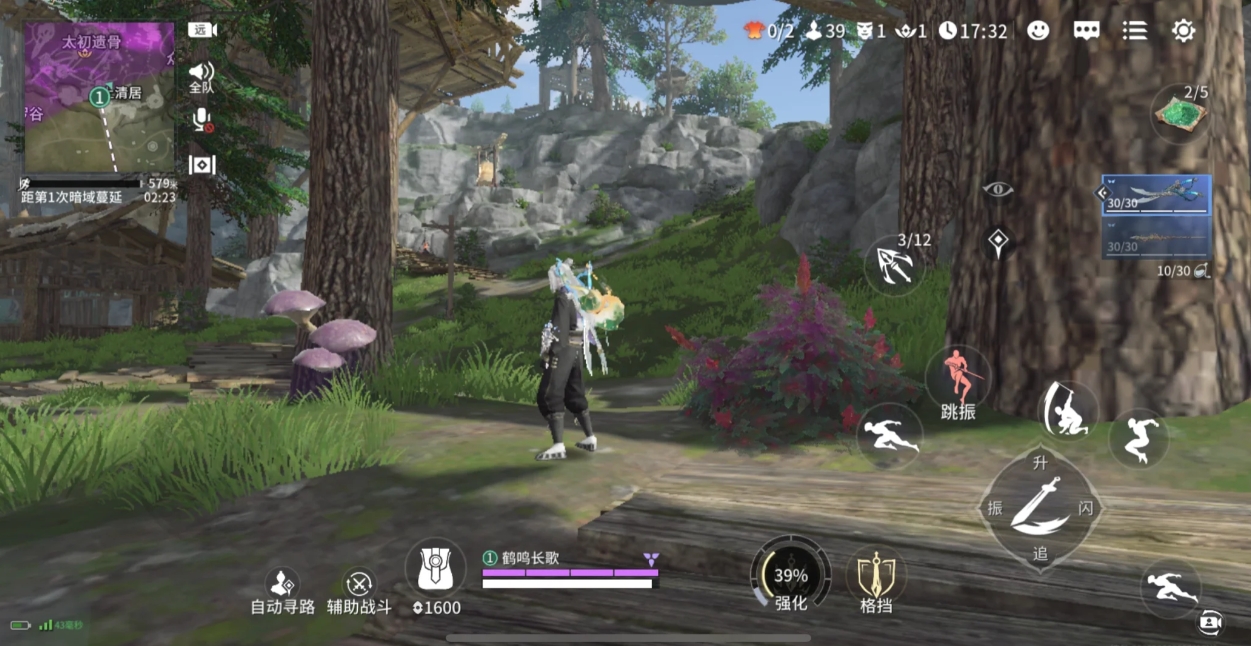
Task: Tap the central sword attack button
Action: coord(1039,507)
